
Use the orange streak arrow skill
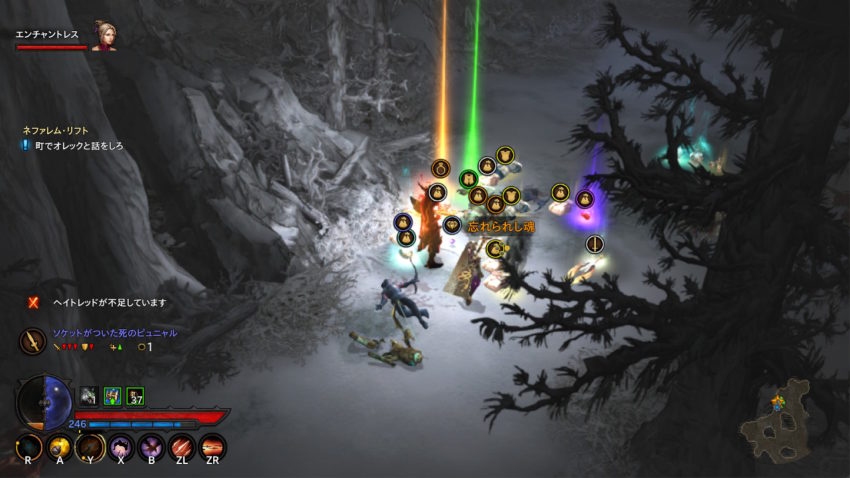pos(212,447)
